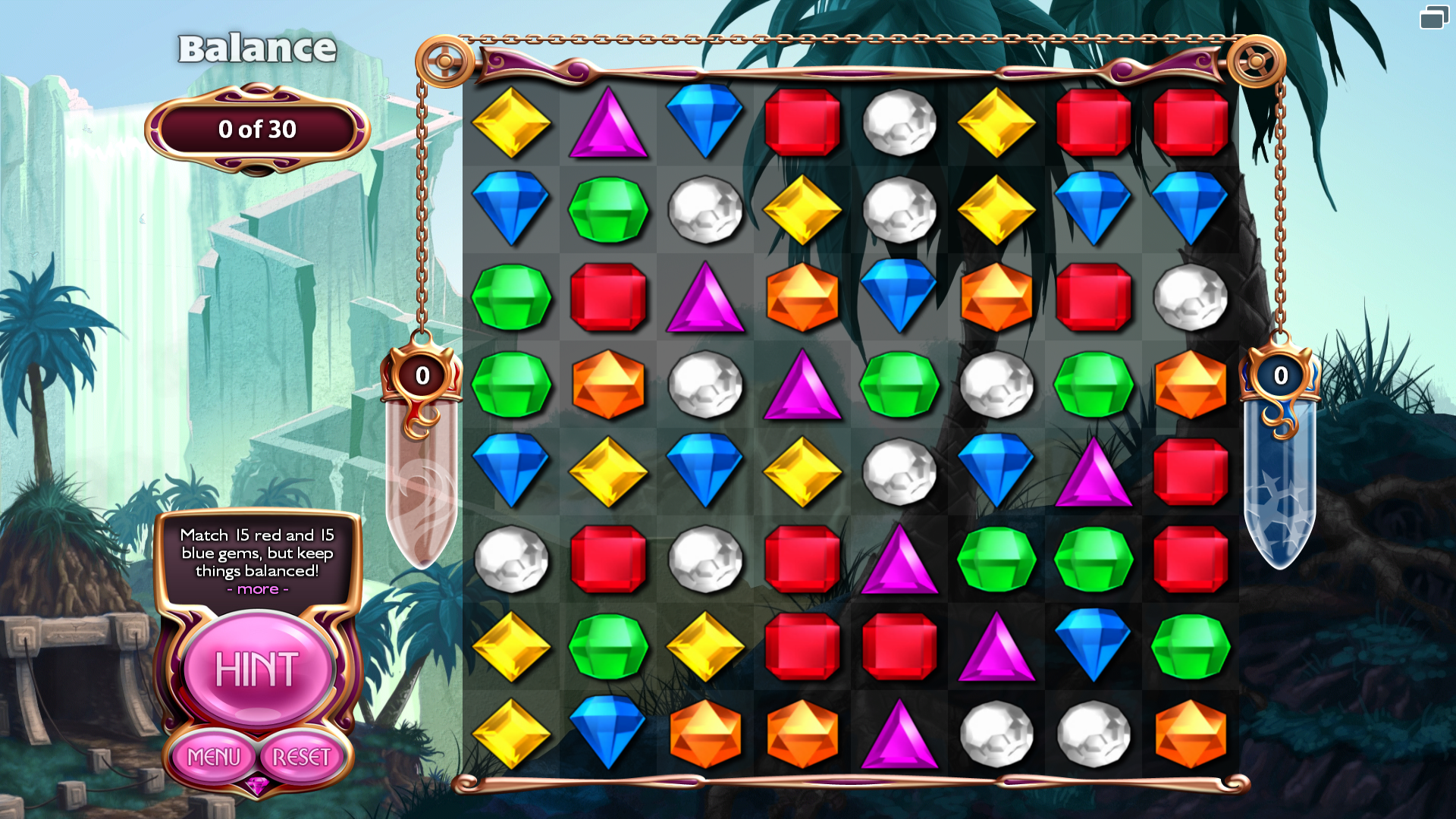This screenshot has width=1456, height=819.
Task: Click the 0 of 30 progress counter
Action: (256, 129)
